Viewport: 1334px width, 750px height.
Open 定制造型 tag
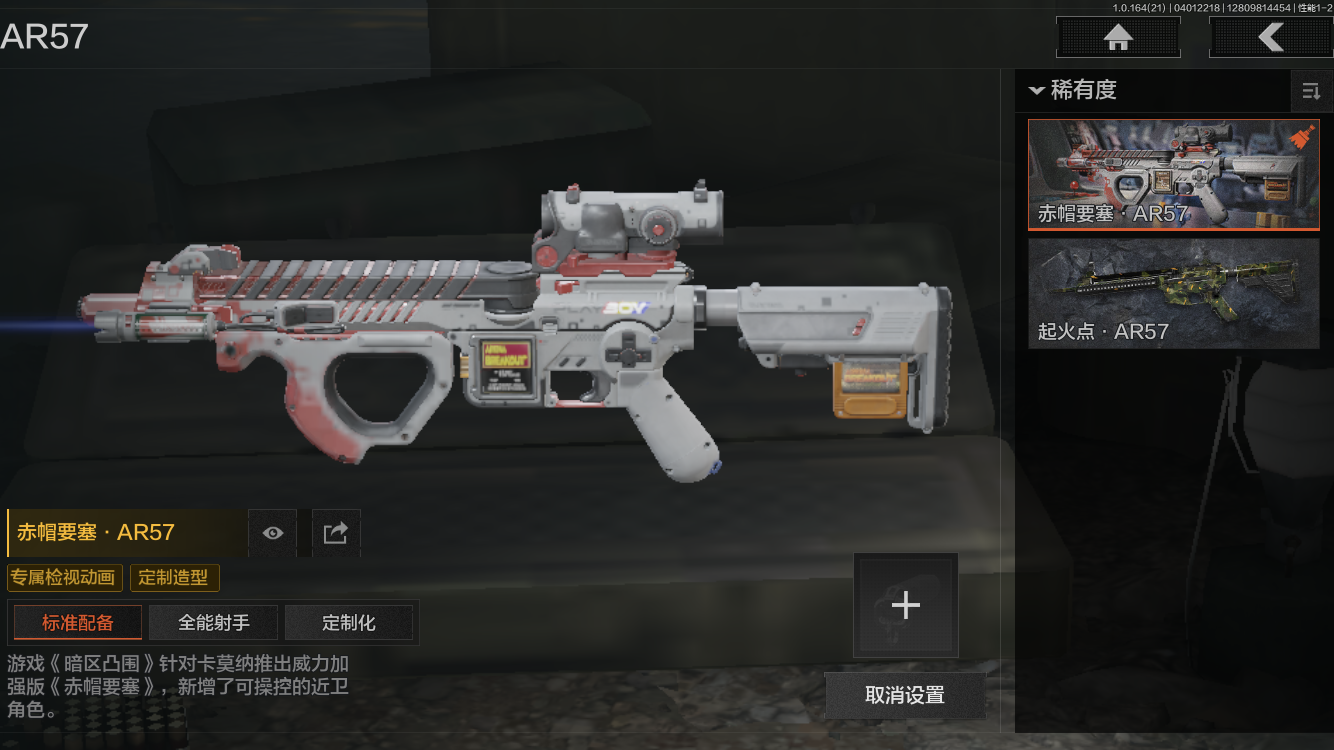[174, 577]
